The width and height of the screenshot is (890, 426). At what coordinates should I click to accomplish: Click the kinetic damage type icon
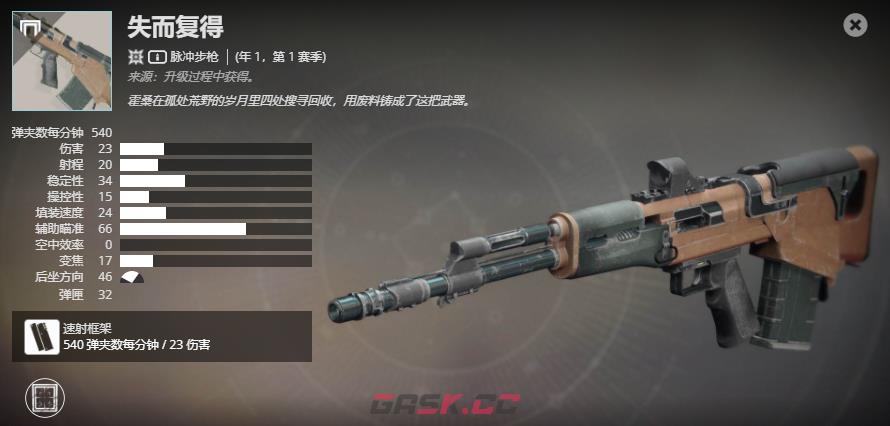click(x=136, y=57)
